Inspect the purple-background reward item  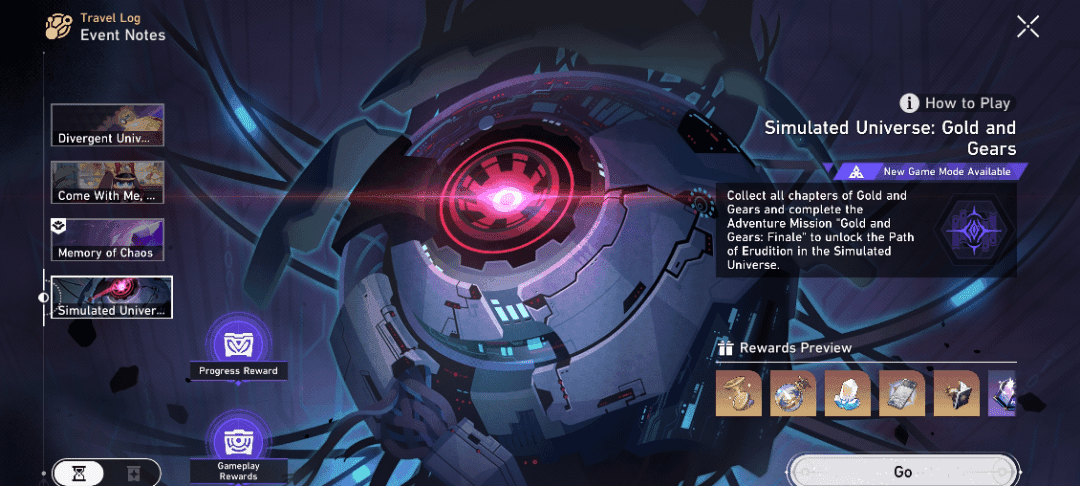[1002, 393]
